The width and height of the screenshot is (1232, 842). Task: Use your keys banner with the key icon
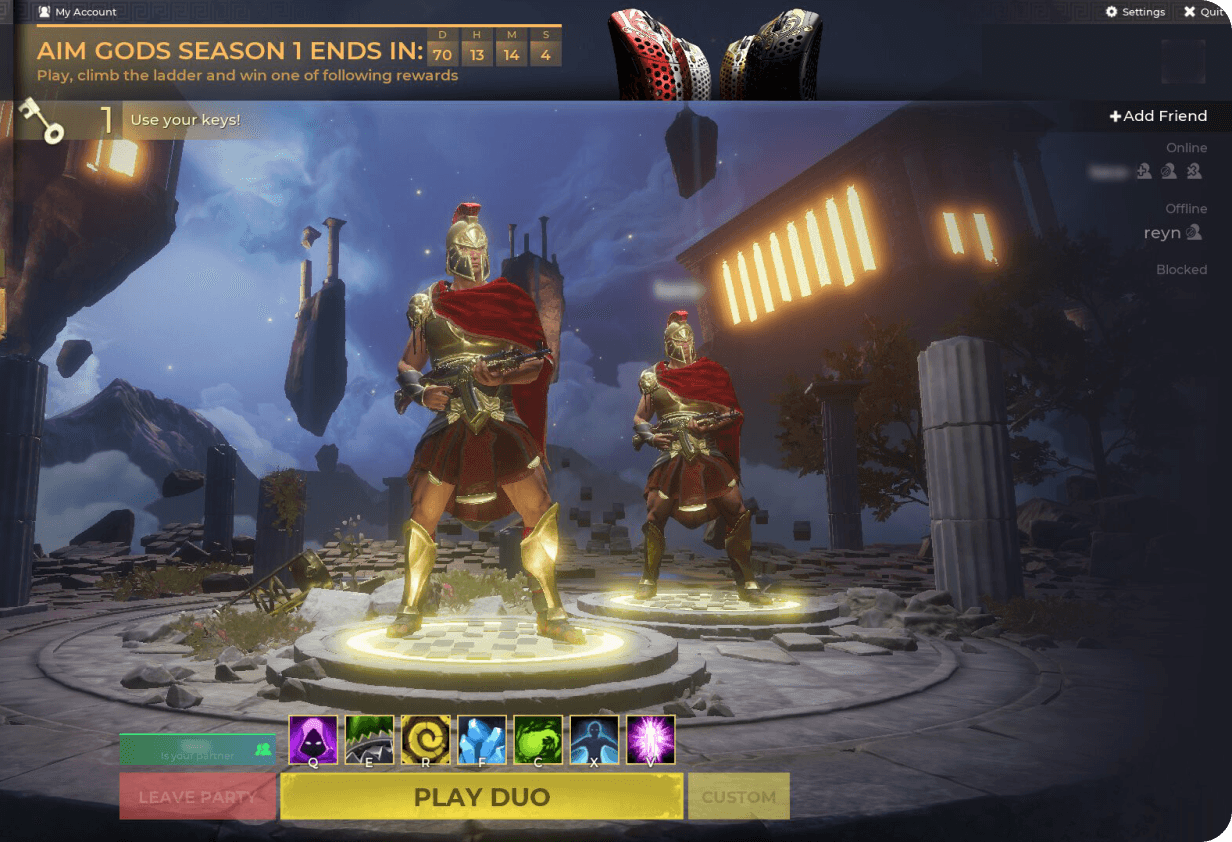pos(130,121)
